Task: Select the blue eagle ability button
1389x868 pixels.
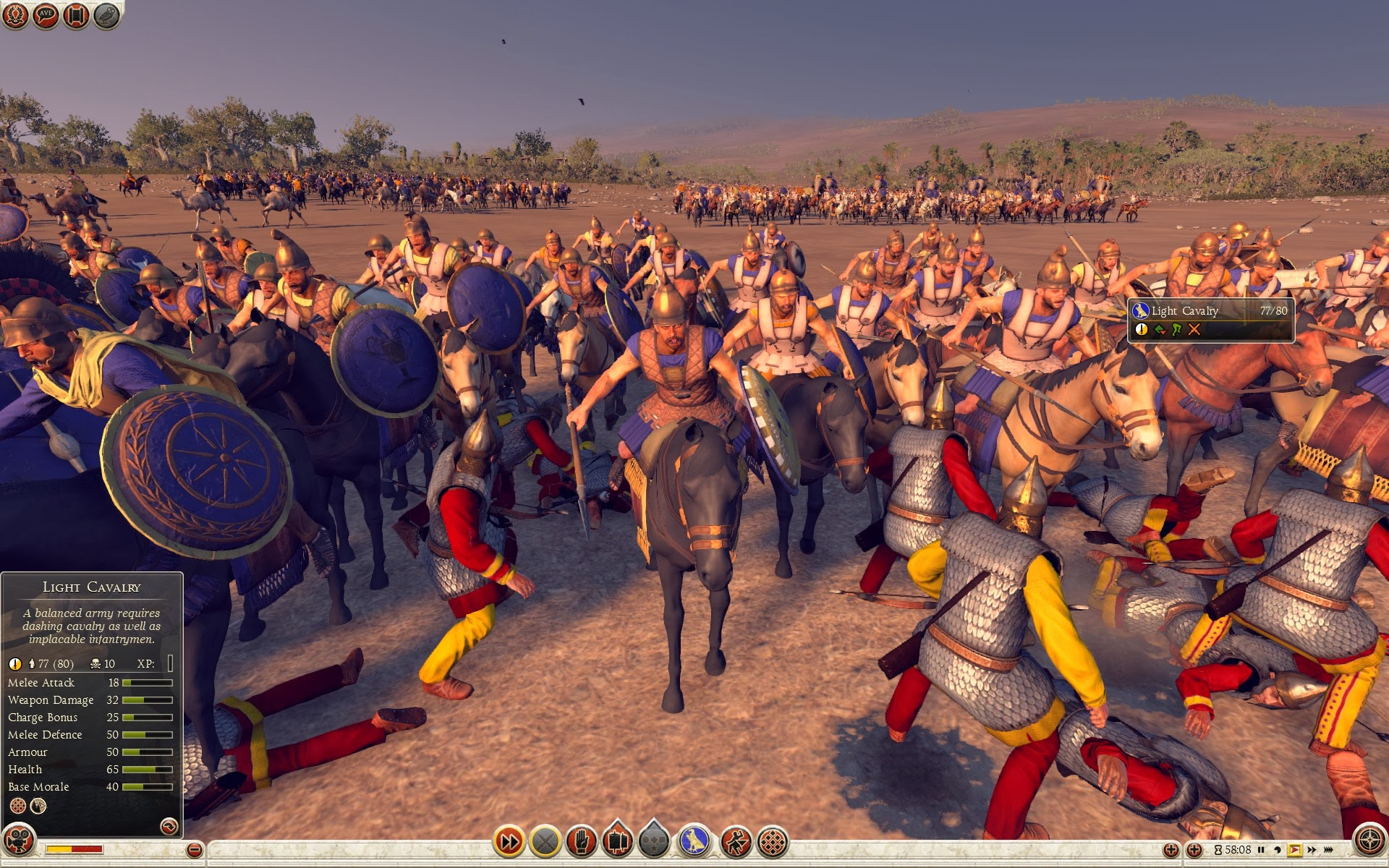Action: tap(694, 841)
